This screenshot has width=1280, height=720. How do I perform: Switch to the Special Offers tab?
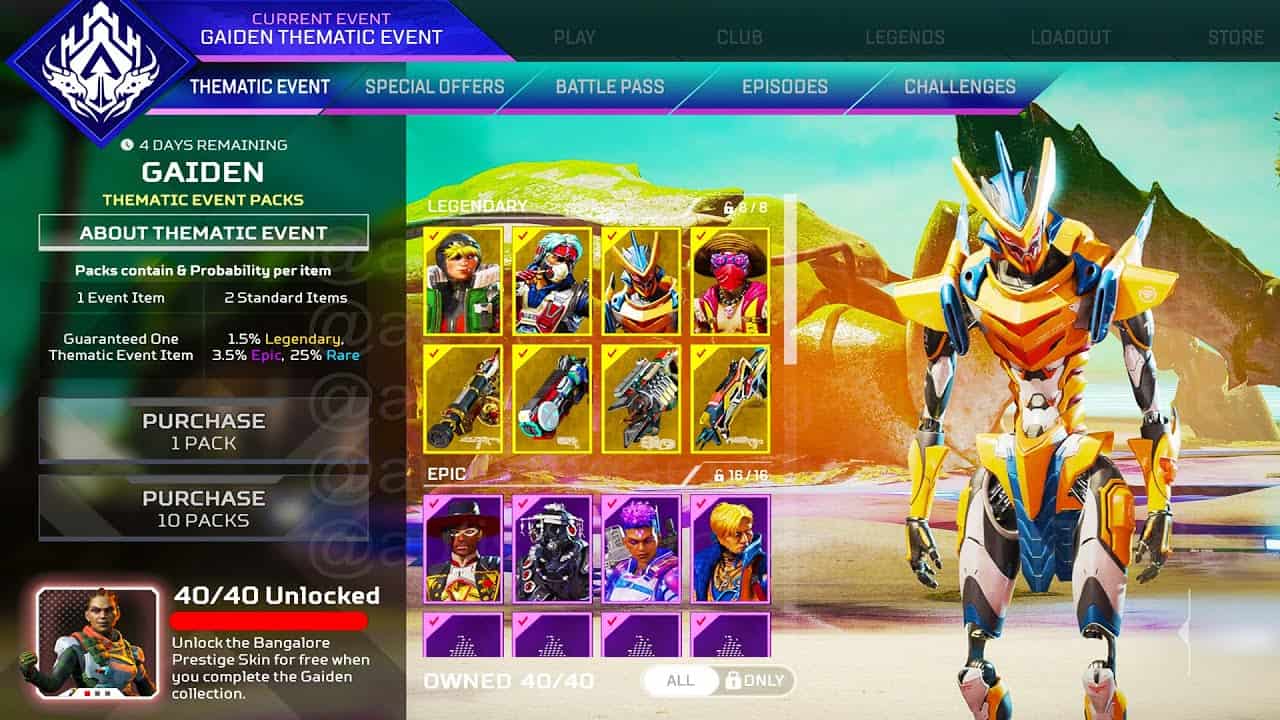tap(434, 86)
